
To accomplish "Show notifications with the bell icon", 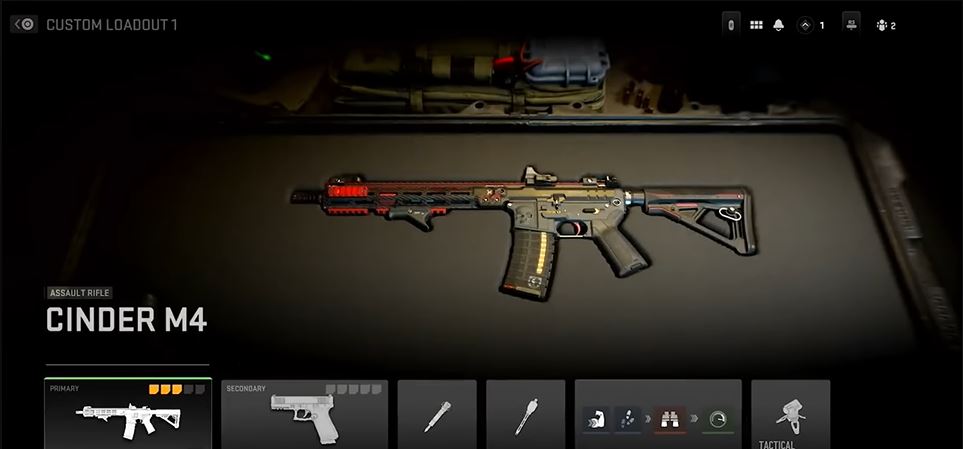I will pyautogui.click(x=779, y=25).
